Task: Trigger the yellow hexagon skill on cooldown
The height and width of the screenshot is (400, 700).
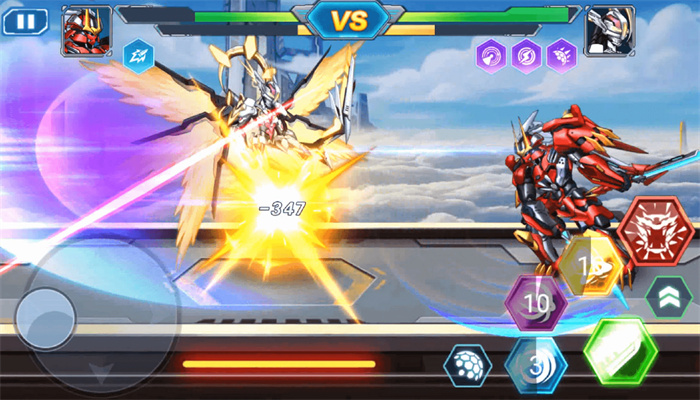Action: pyautogui.click(x=591, y=265)
